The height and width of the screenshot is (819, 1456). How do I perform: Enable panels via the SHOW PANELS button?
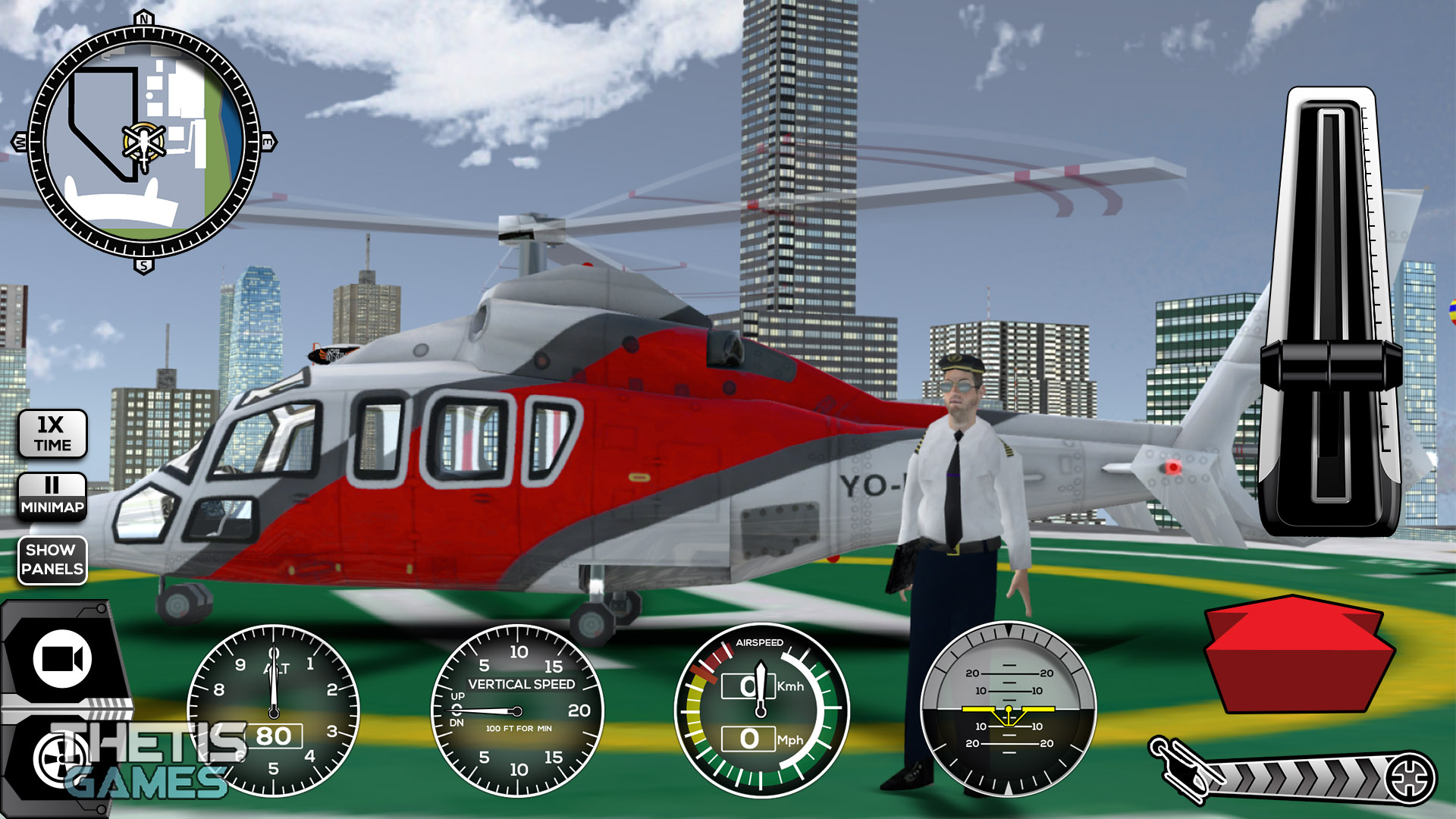pyautogui.click(x=52, y=560)
